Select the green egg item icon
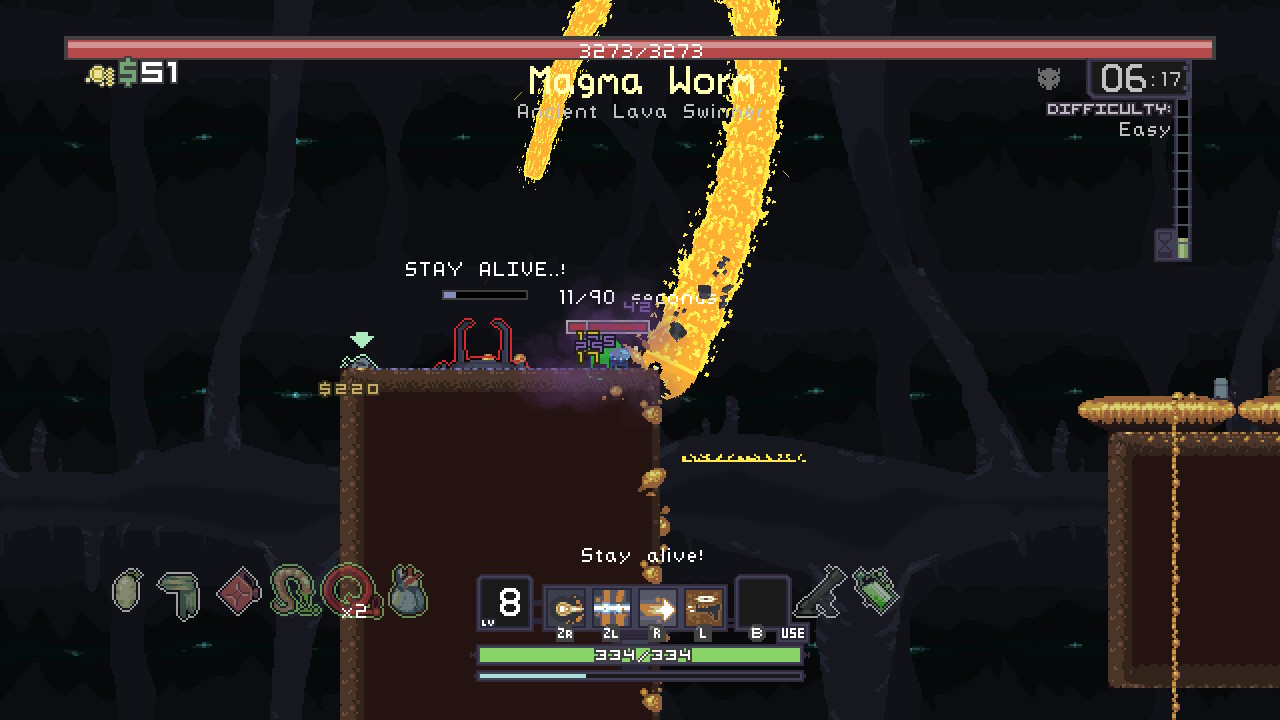 (128, 591)
